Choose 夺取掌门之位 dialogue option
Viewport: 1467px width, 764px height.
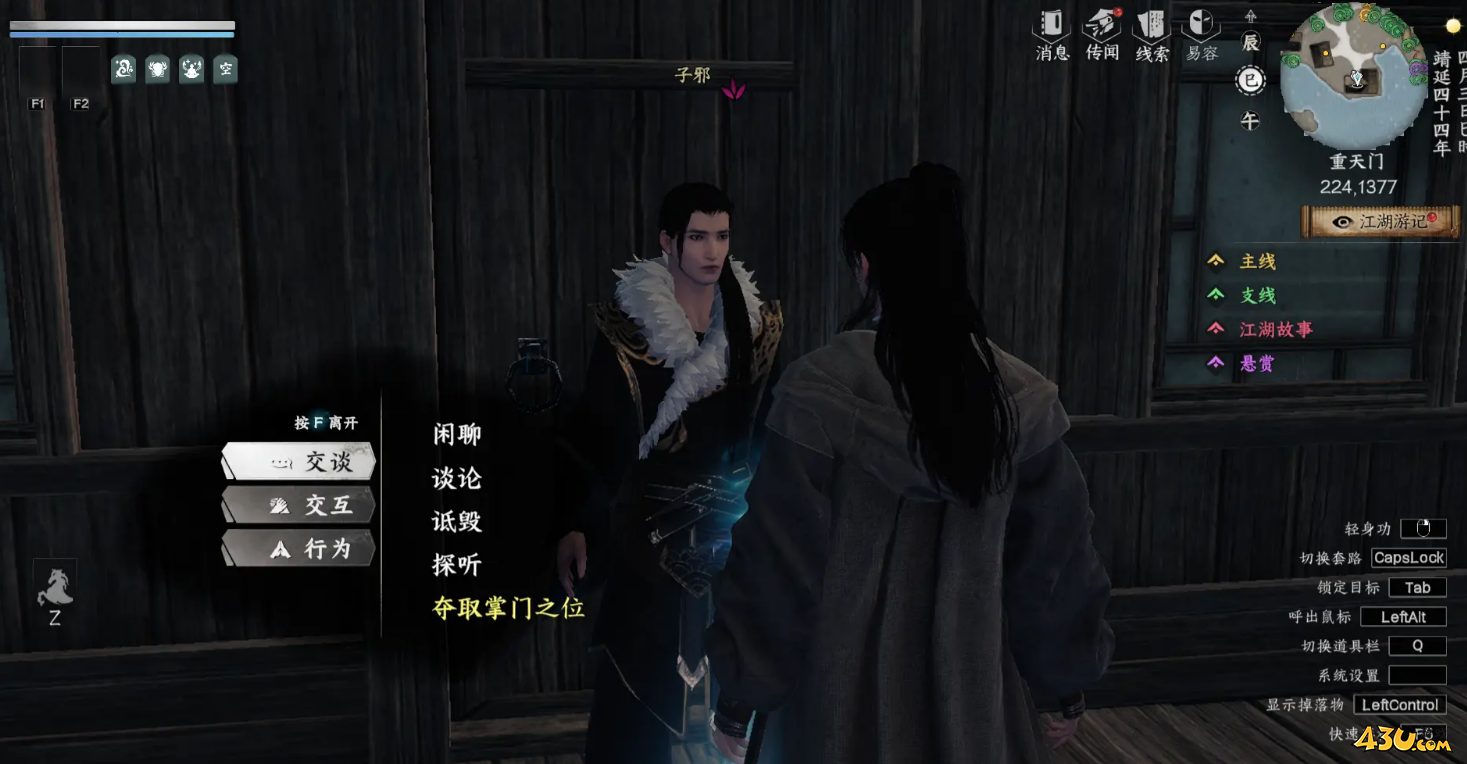508,608
